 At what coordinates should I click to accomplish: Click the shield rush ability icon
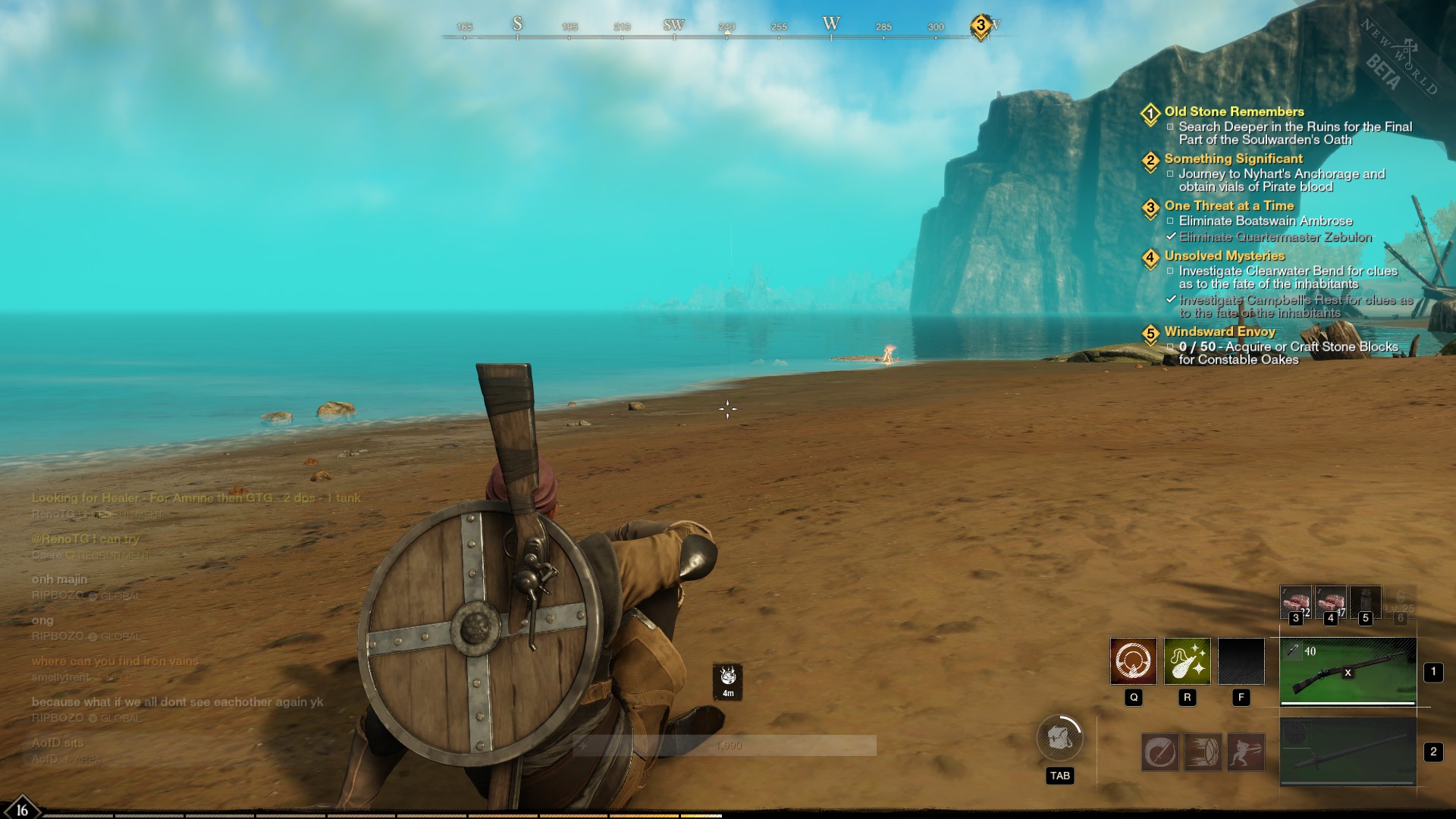[x=1203, y=752]
